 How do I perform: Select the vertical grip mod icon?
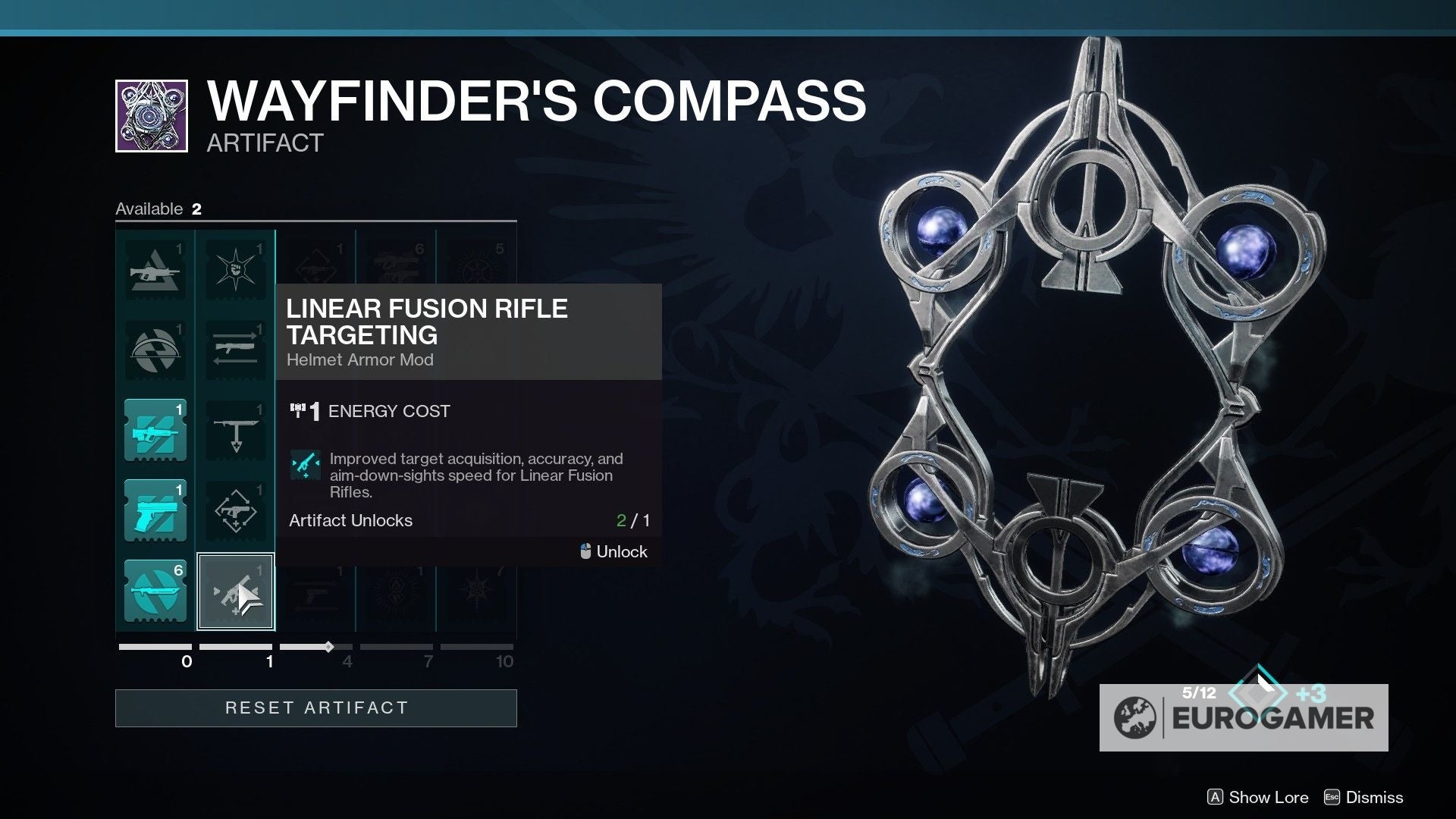tap(236, 428)
